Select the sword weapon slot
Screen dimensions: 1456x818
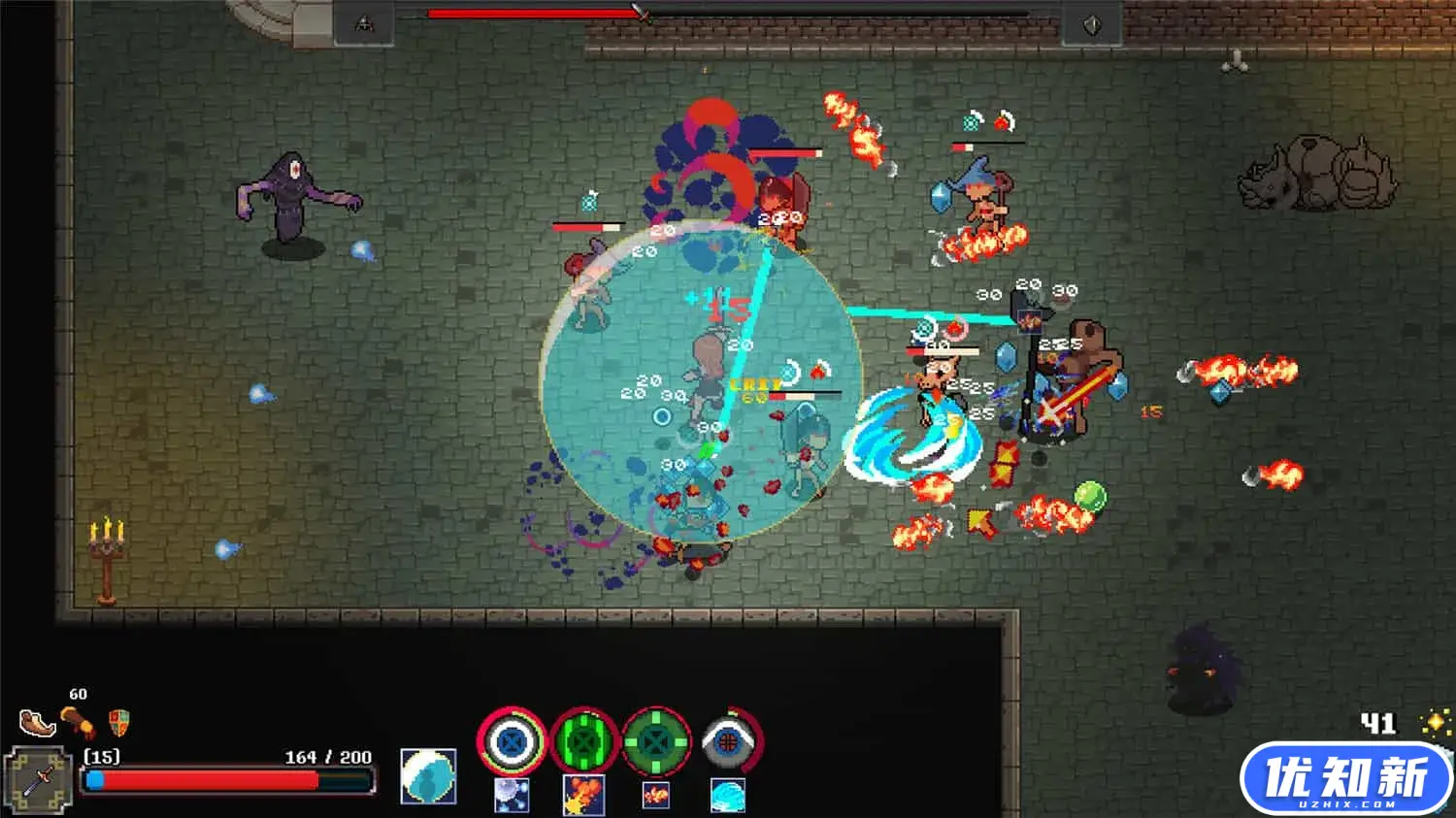coord(39,778)
